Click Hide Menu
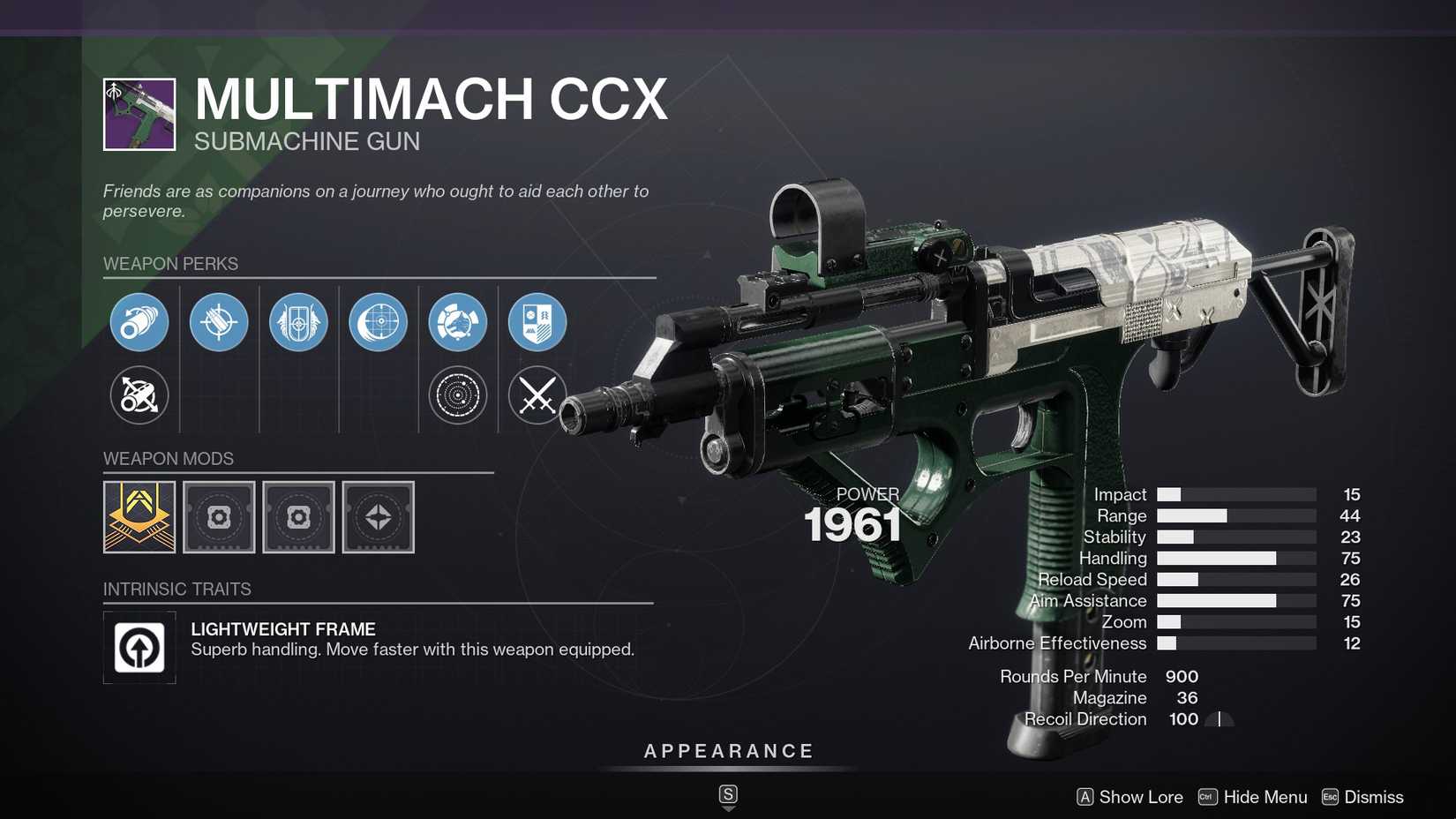The height and width of the screenshot is (819, 1456). click(x=1250, y=797)
